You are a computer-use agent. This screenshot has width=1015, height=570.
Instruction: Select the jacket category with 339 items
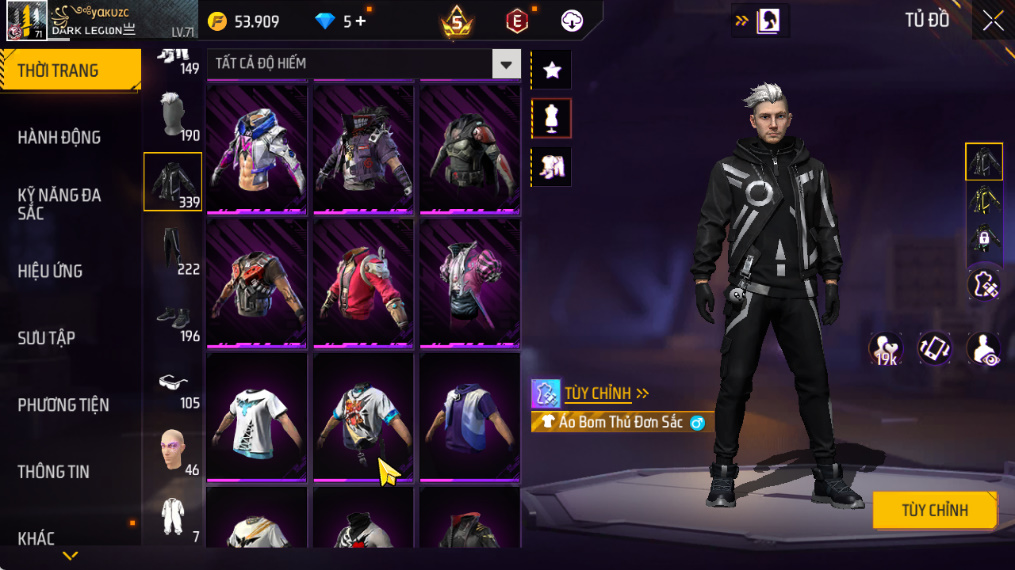click(172, 181)
